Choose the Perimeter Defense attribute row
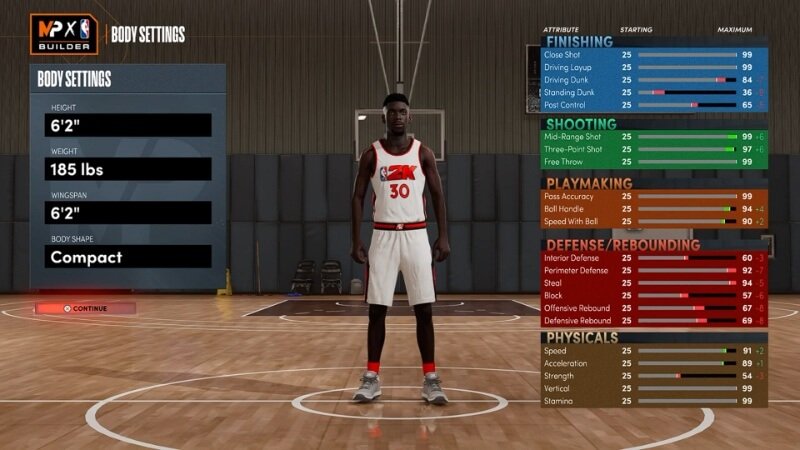800x450 pixels. (654, 270)
